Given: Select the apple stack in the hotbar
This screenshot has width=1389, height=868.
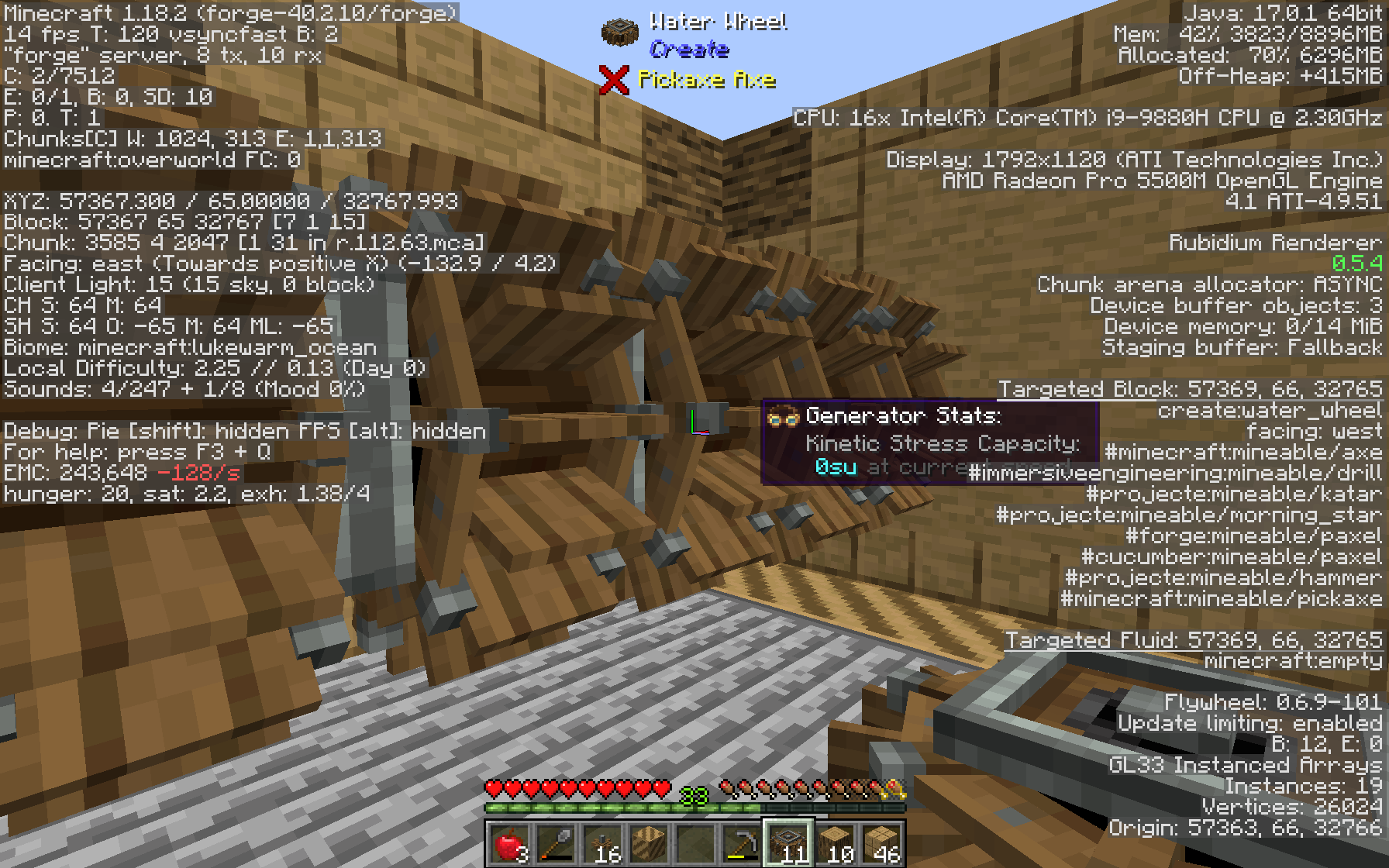Looking at the screenshot, I should pos(510,846).
